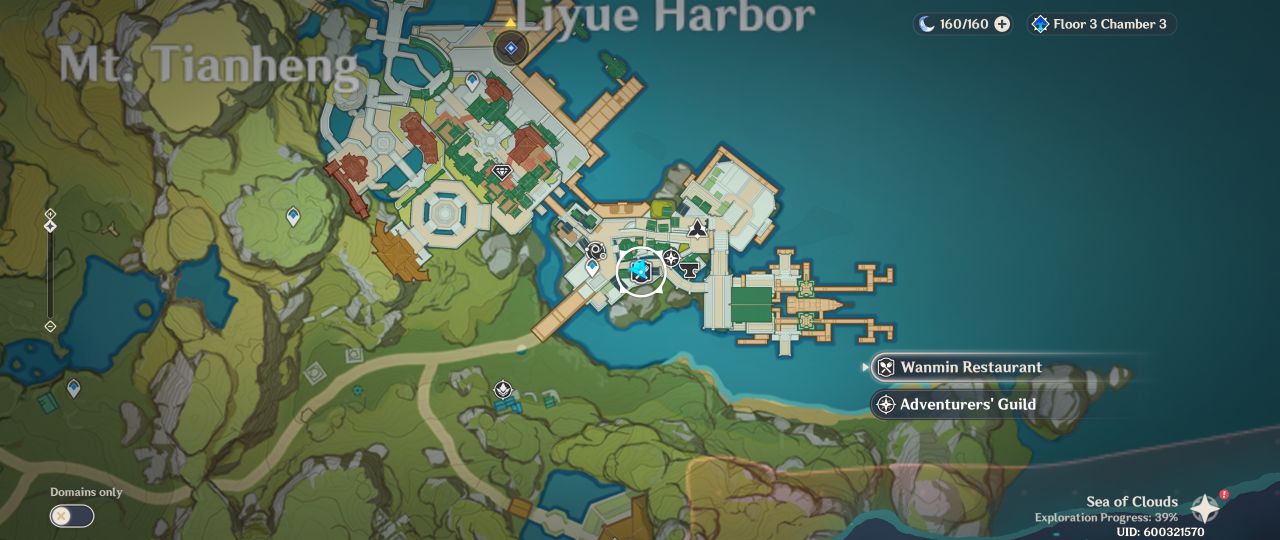This screenshot has height=540, width=1280.
Task: Select the swirl-shaped marker near the harbor bridge
Action: tap(596, 251)
